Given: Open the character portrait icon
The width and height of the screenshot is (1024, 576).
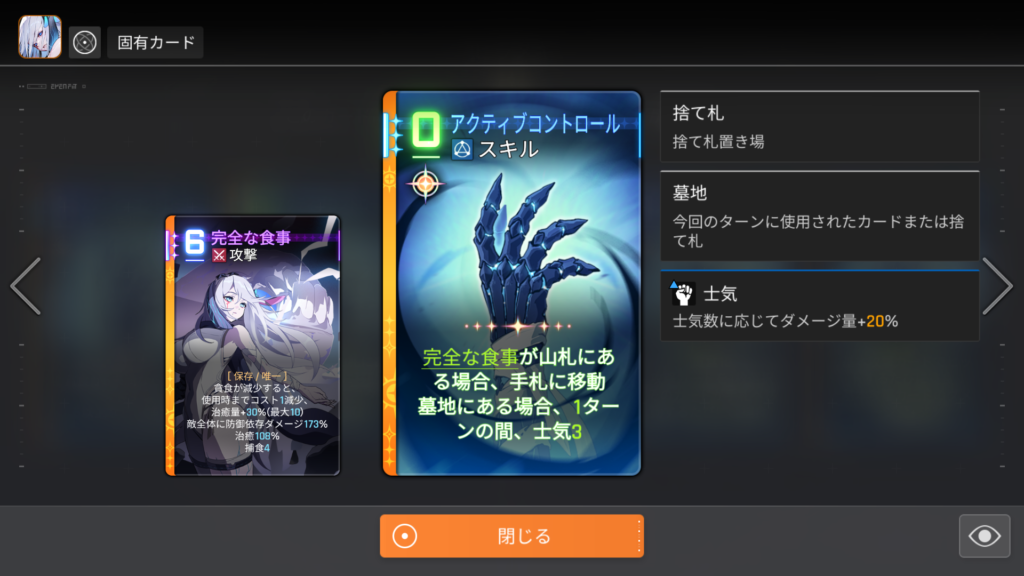Looking at the screenshot, I should (x=40, y=38).
